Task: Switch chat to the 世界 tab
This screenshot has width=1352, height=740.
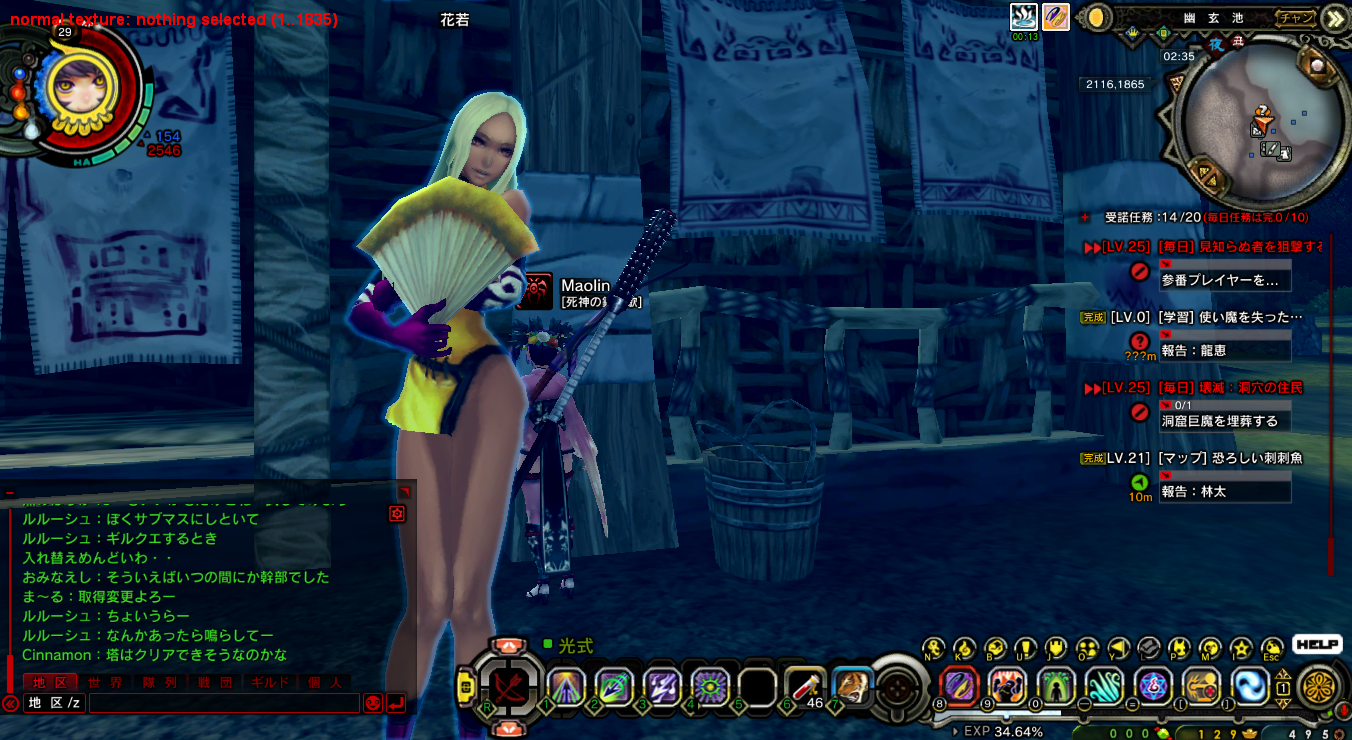Action: pos(104,682)
